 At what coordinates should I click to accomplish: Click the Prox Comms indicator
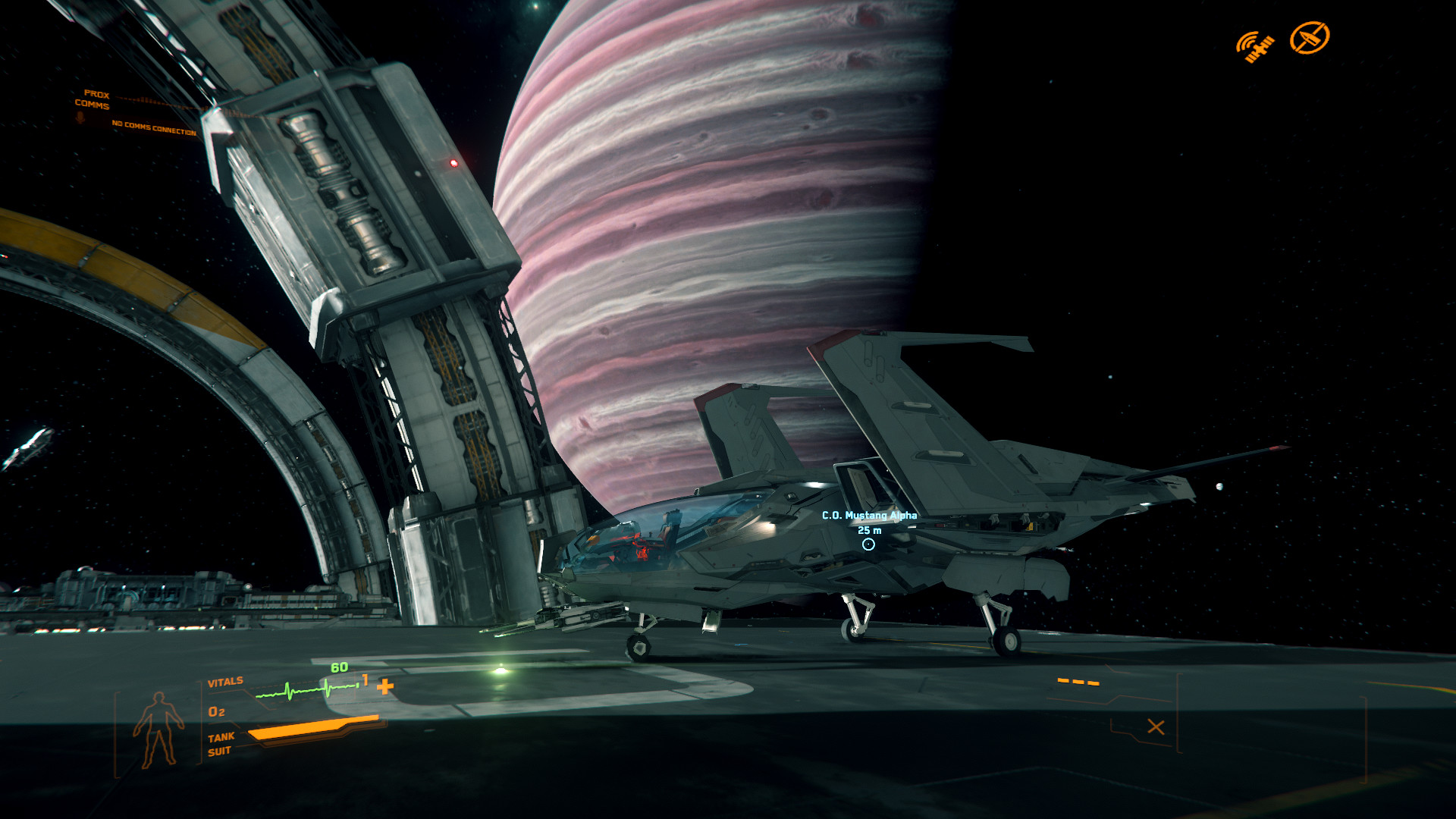tap(93, 100)
